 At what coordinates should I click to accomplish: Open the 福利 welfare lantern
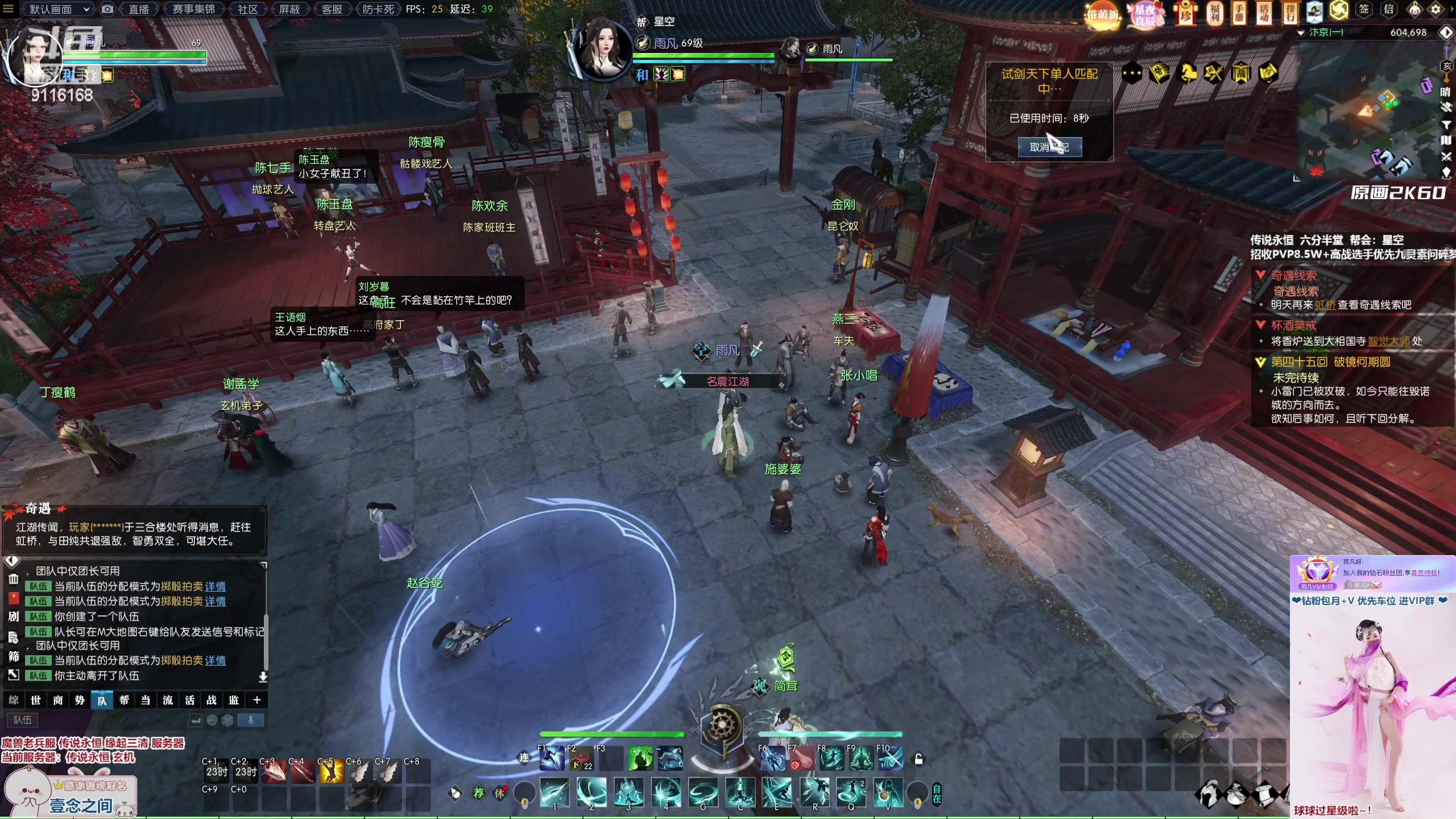click(1214, 13)
